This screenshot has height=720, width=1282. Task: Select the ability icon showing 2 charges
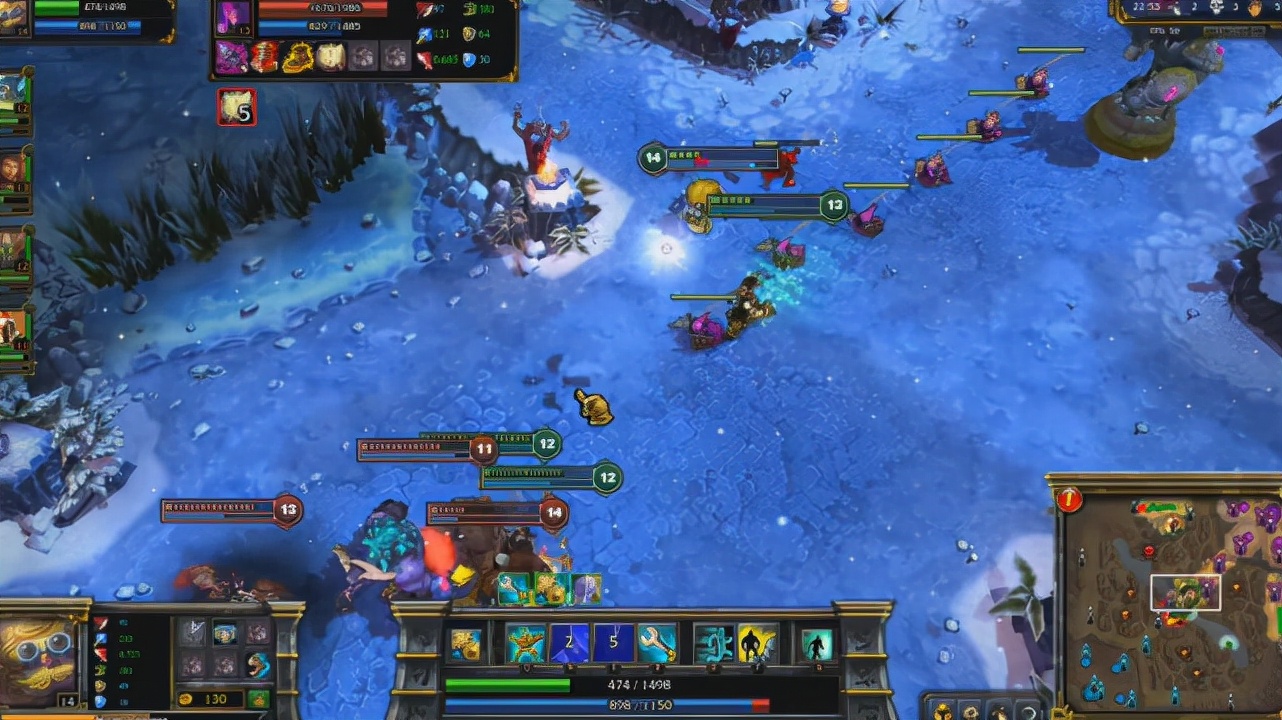[567, 641]
